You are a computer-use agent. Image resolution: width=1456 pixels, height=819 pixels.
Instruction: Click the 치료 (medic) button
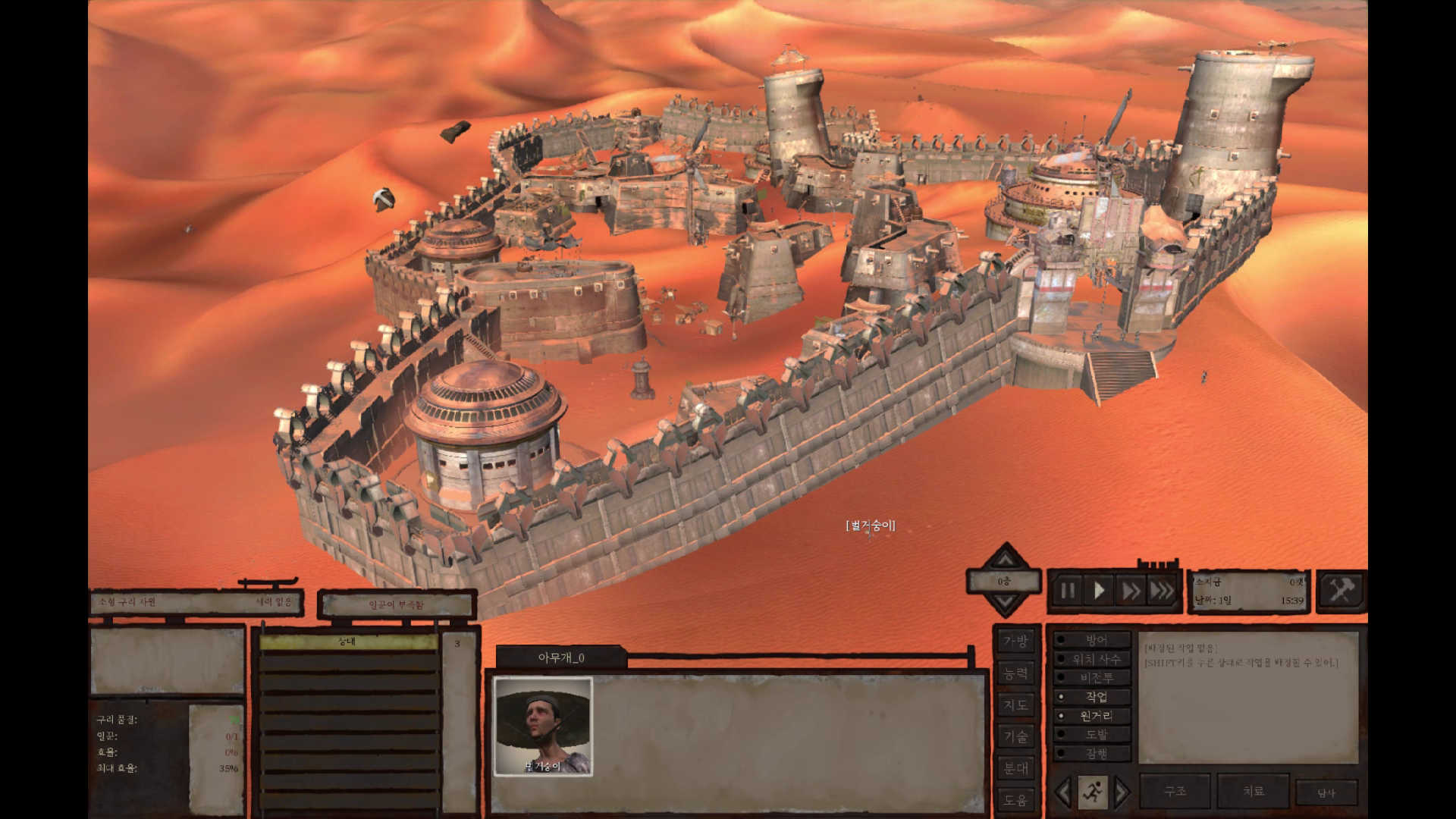tap(1253, 791)
